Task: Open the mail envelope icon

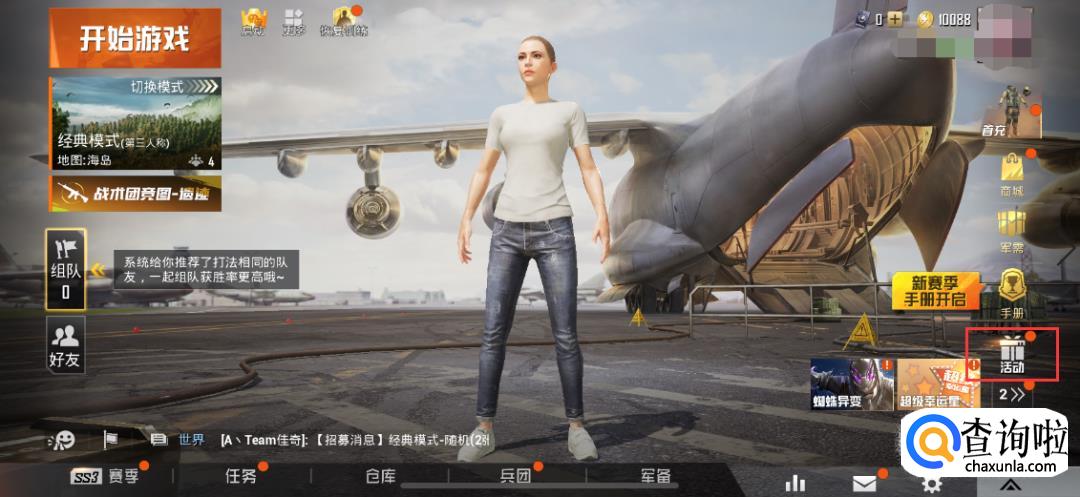Action: (x=864, y=484)
